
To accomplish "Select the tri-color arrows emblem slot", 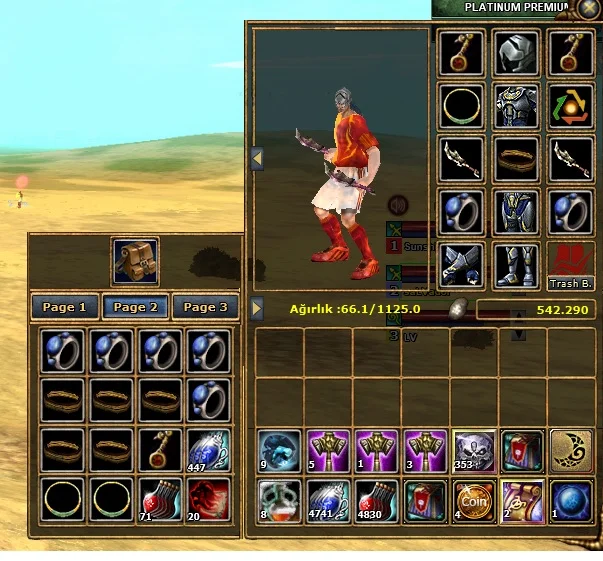I will [571, 106].
